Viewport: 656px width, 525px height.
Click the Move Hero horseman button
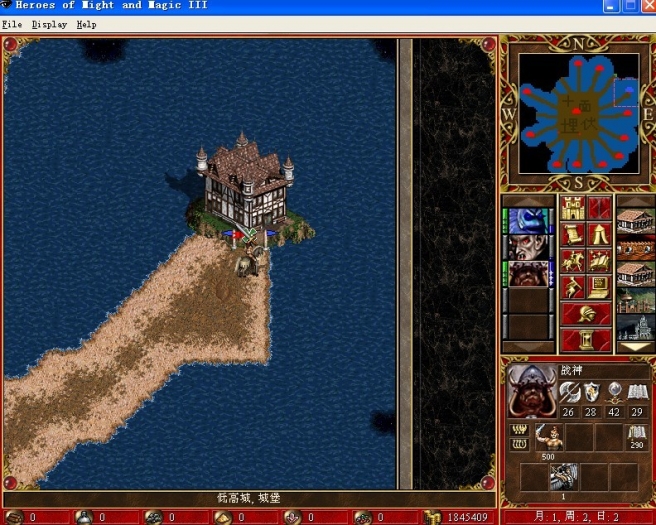[x=573, y=260]
